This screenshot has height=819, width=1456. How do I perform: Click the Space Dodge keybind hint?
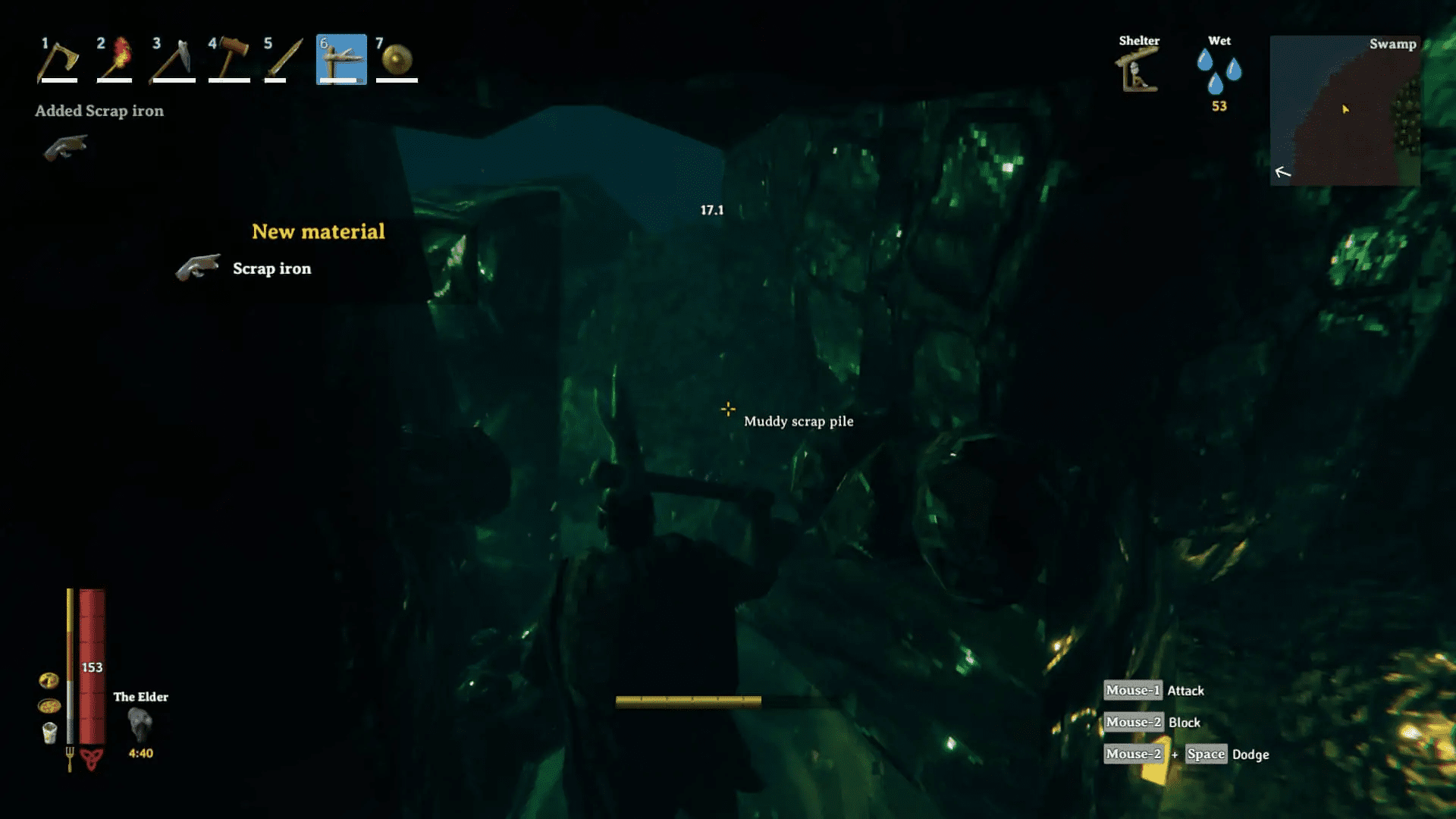pos(1206,754)
